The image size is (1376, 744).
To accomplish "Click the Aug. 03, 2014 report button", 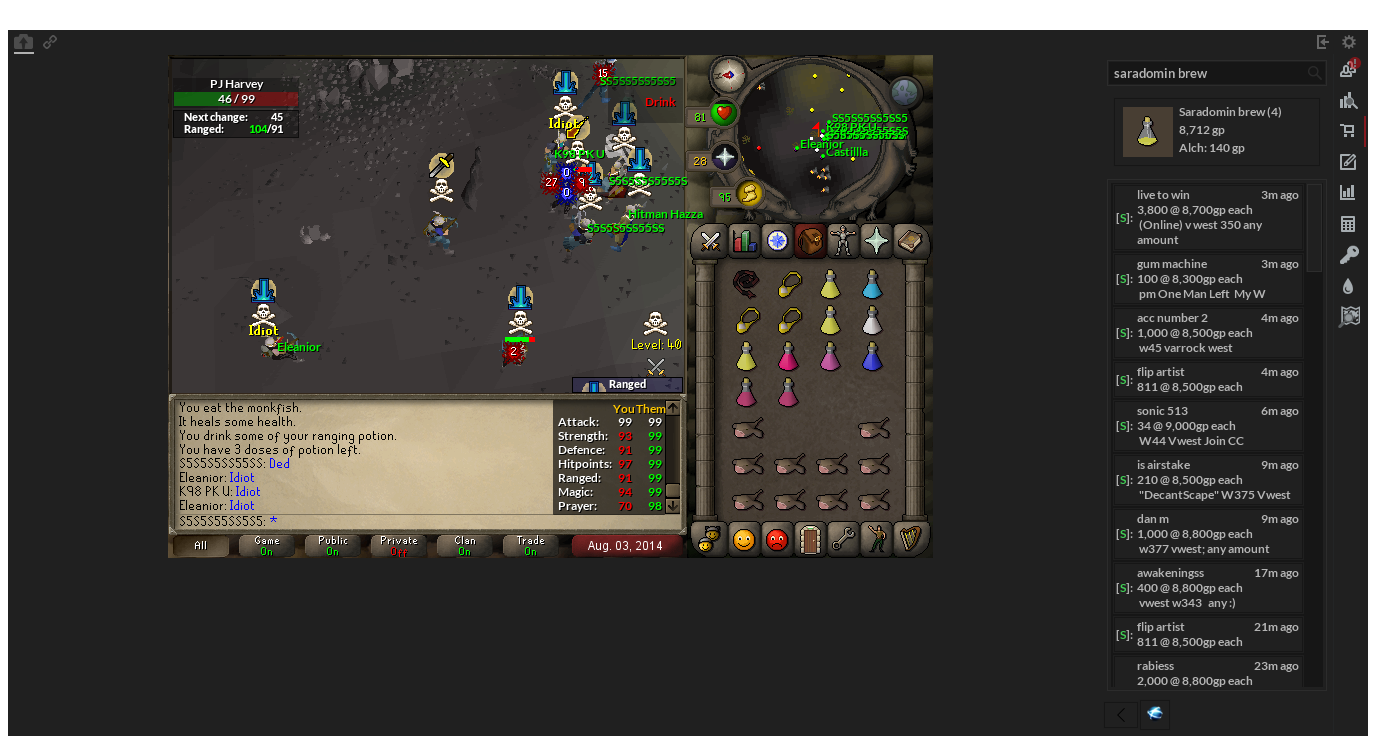I will (627, 546).
